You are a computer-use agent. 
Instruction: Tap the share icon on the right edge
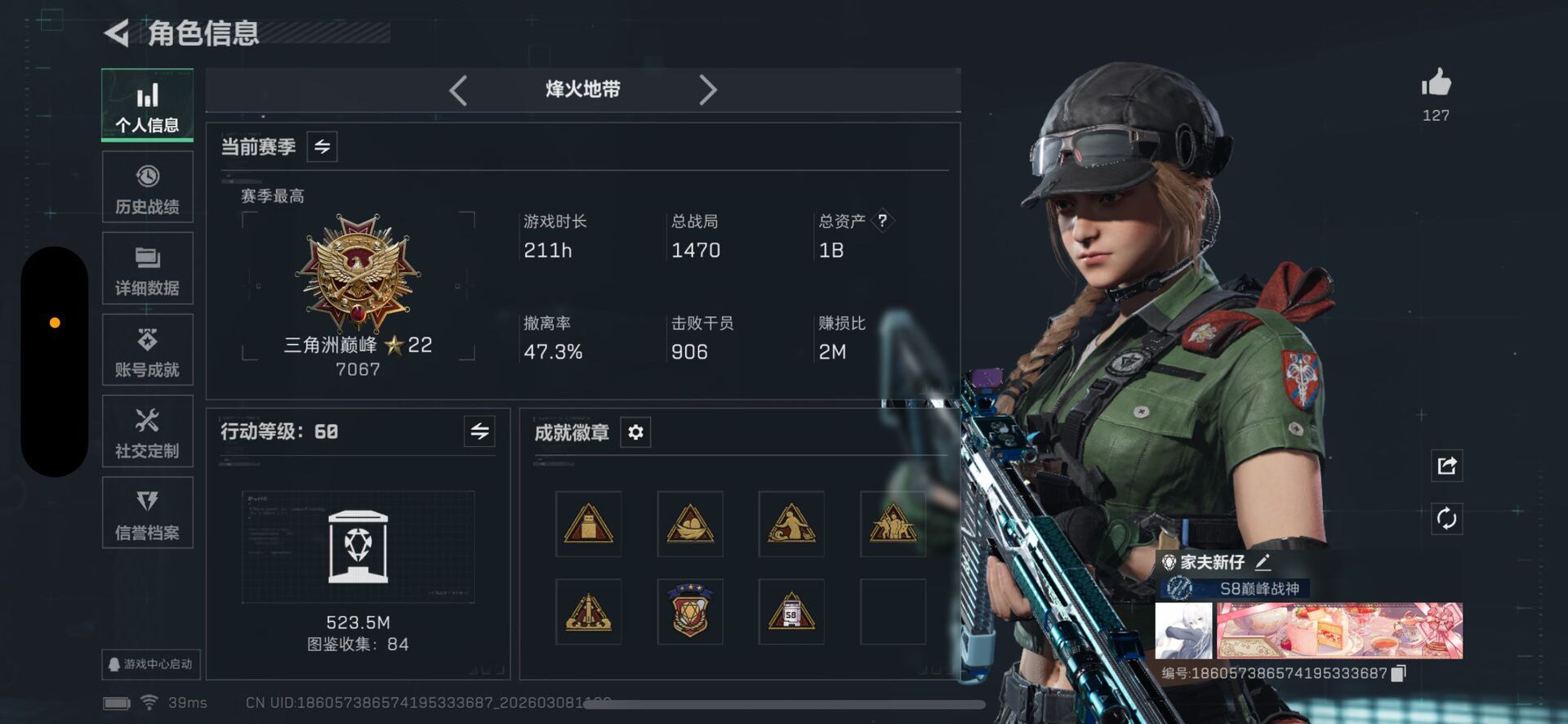[x=1447, y=465]
